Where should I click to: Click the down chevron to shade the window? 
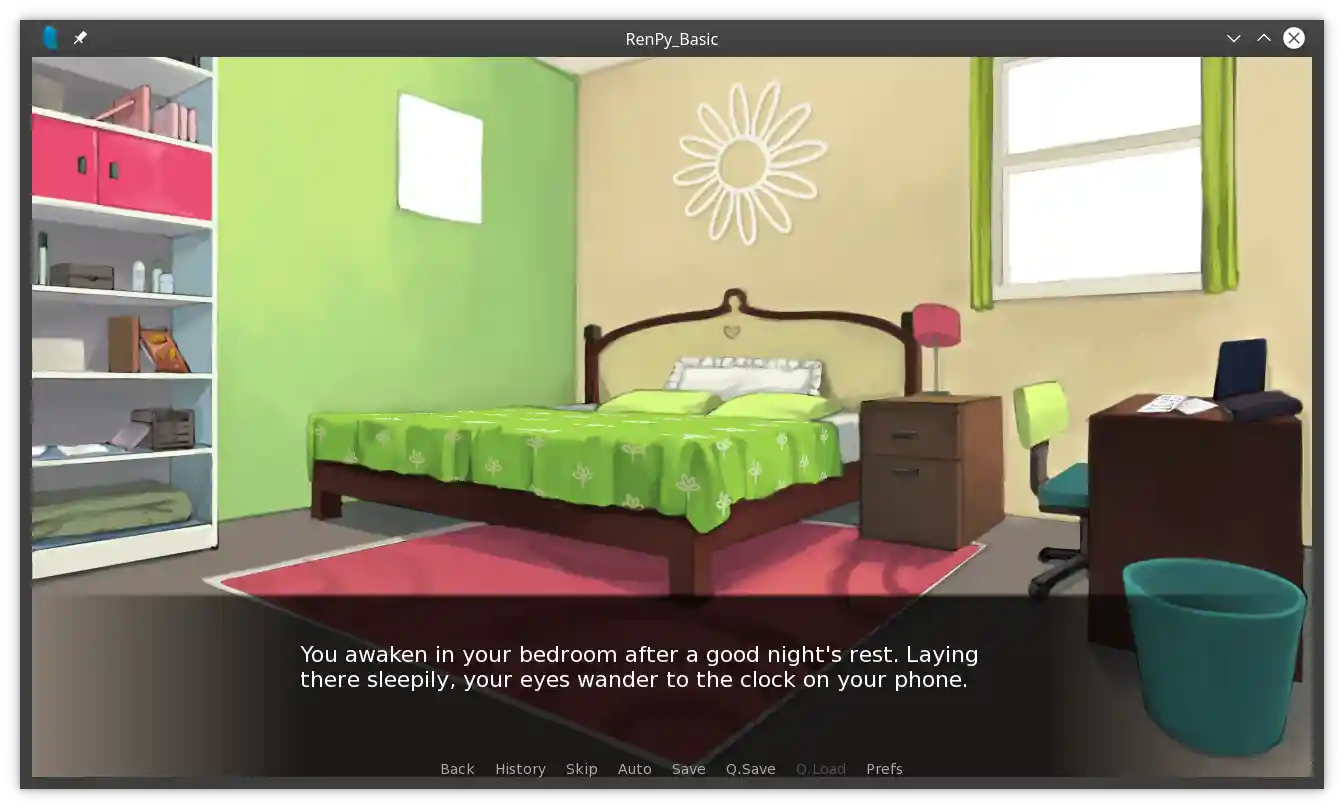pyautogui.click(x=1233, y=38)
